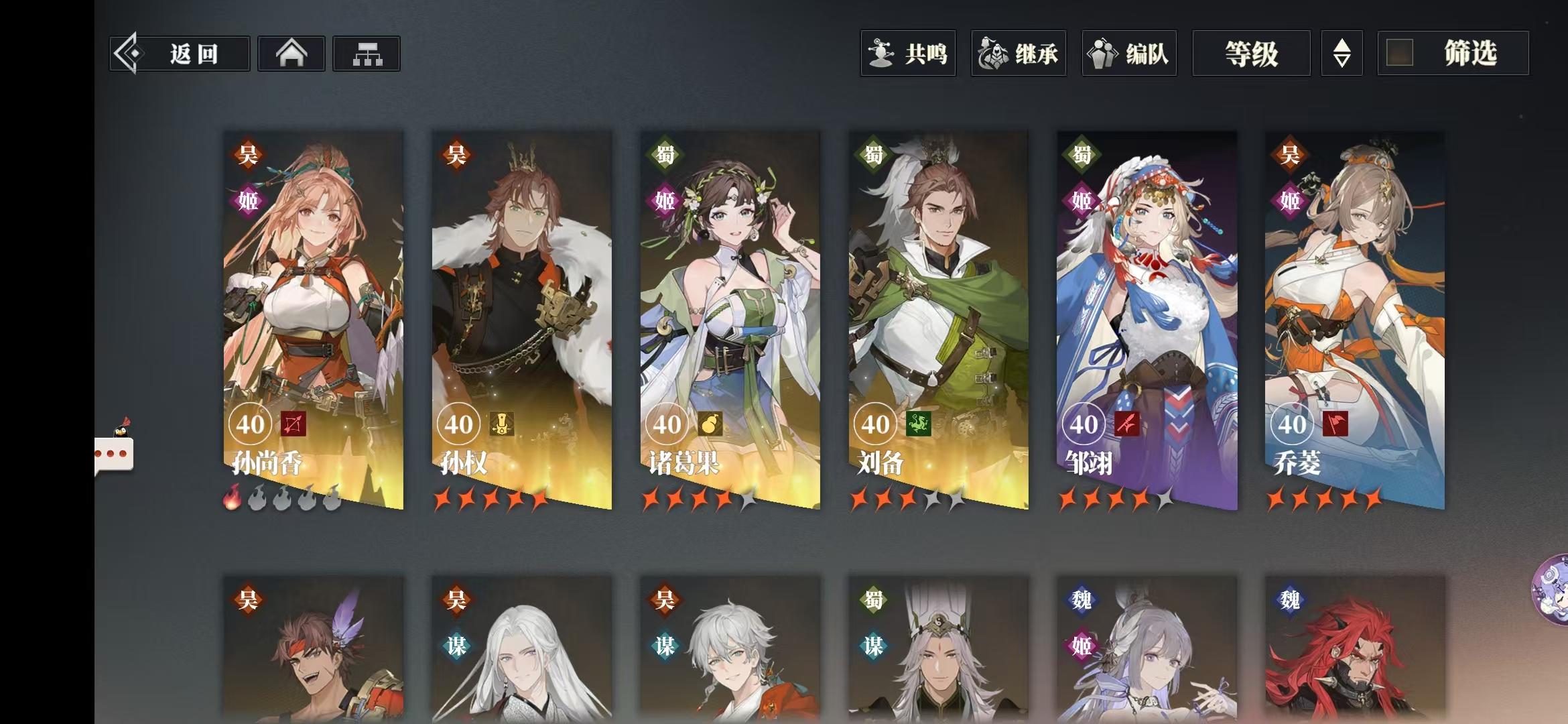This screenshot has height=724, width=1568.
Task: Toggle the ascending/descending sort arrows
Action: pos(1342,54)
